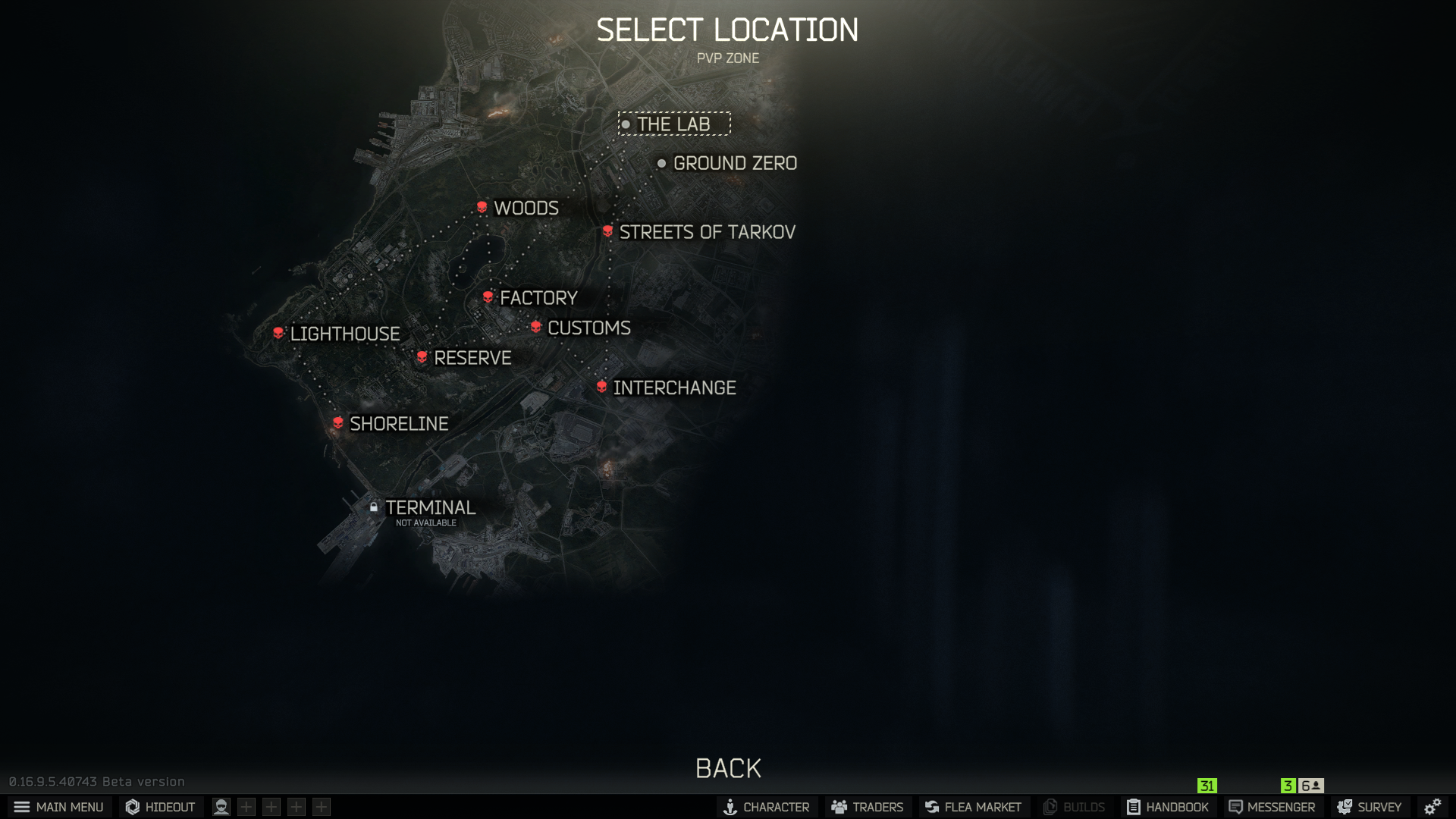
Task: Select the Interchange location
Action: click(x=673, y=388)
